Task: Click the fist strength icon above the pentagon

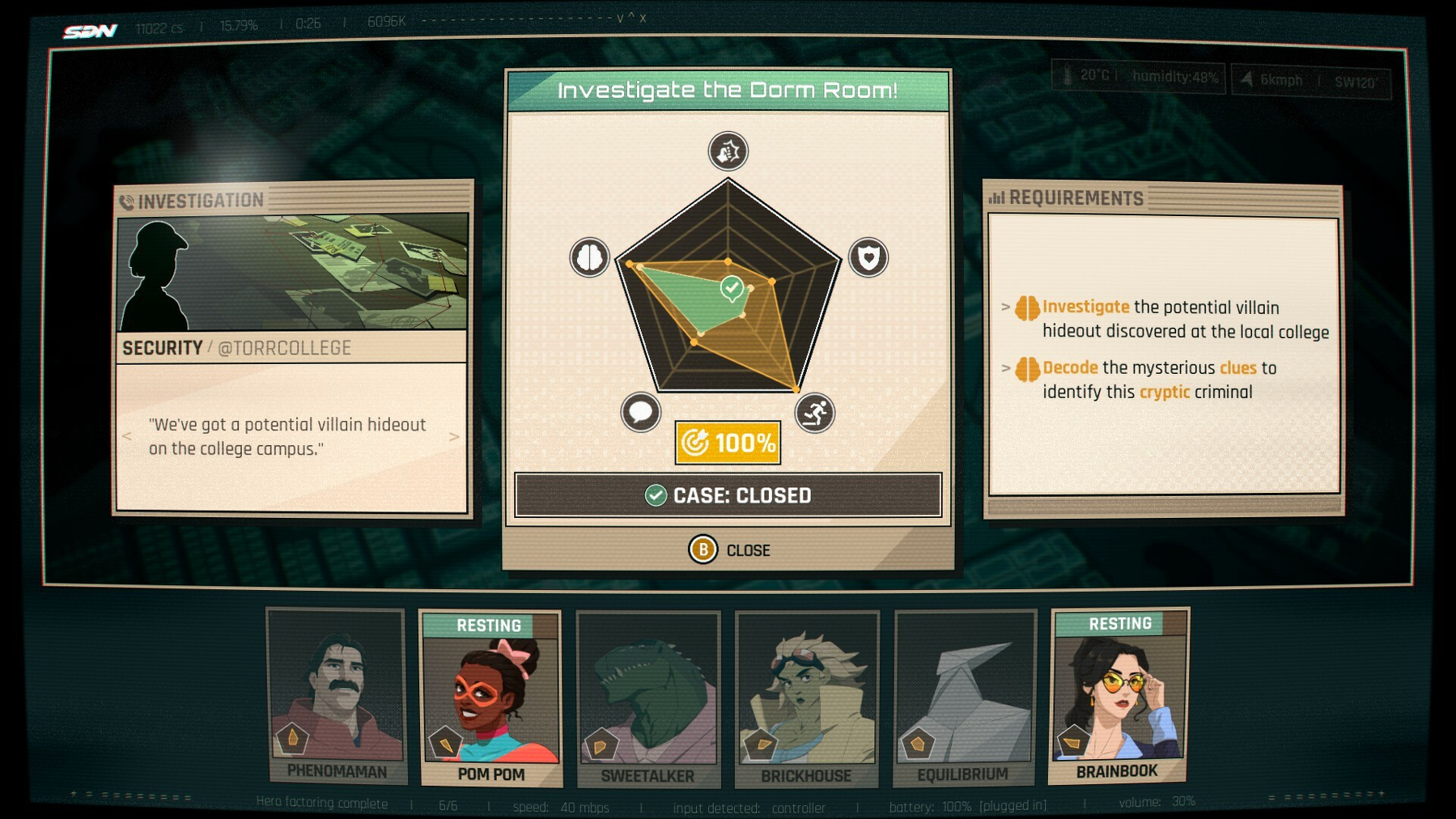Action: point(728,151)
